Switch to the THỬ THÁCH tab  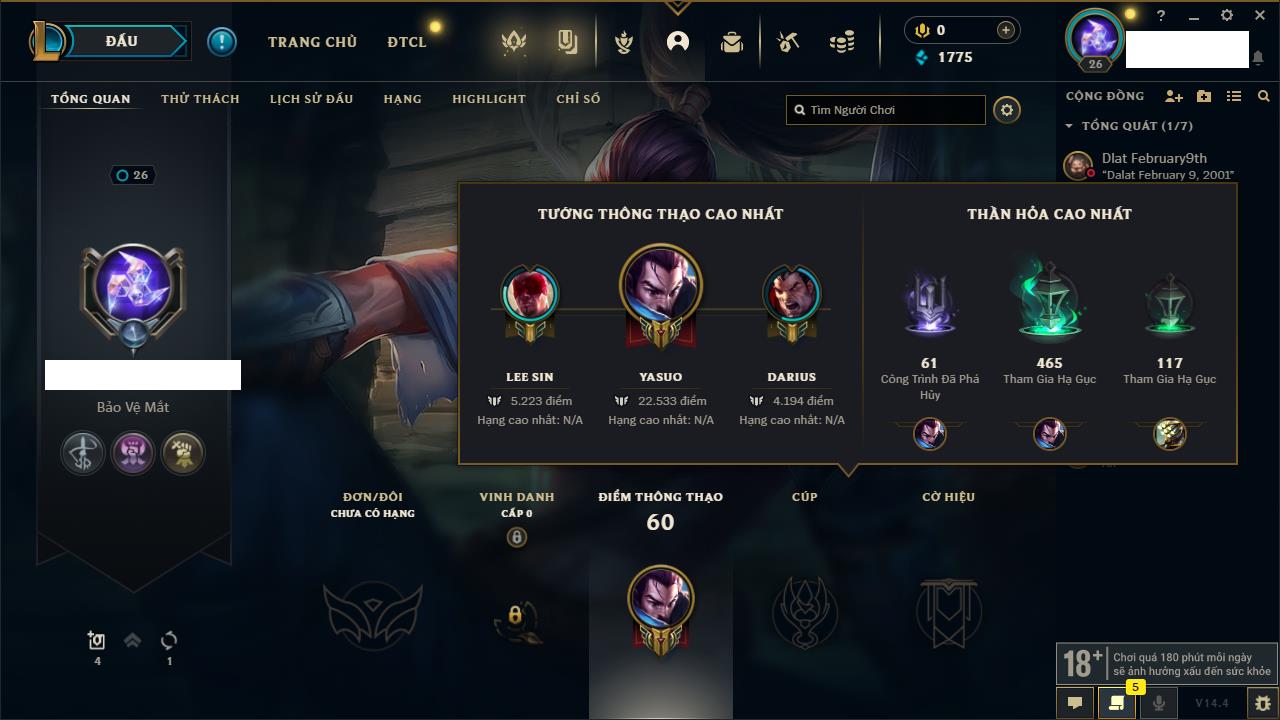coord(200,99)
